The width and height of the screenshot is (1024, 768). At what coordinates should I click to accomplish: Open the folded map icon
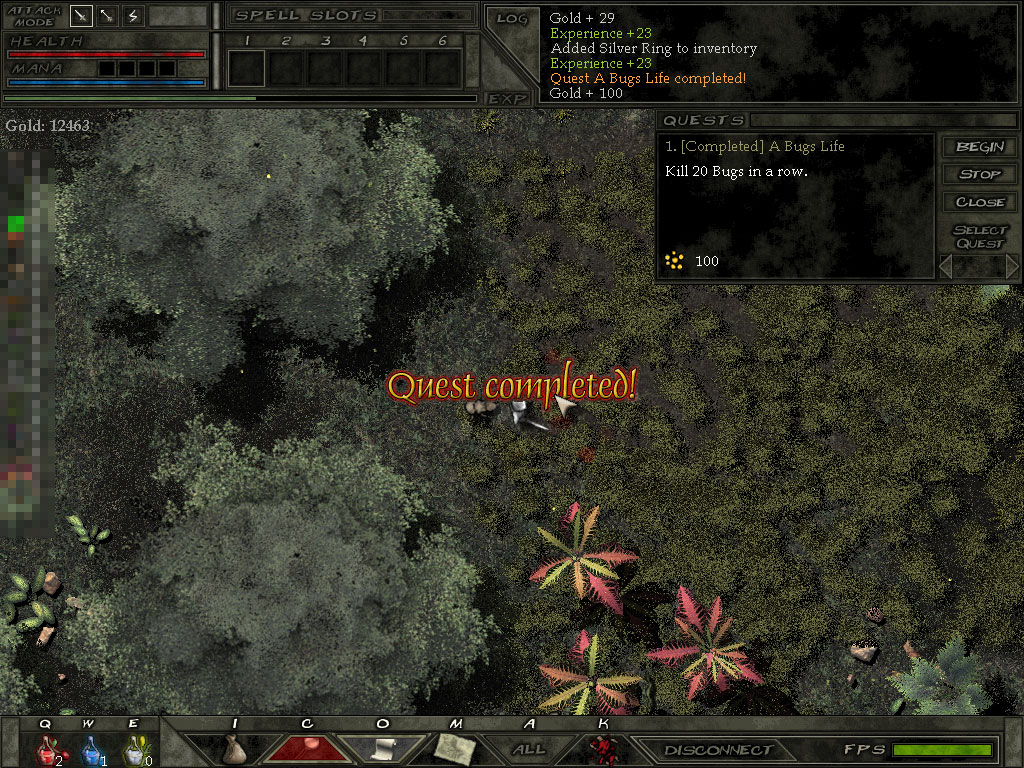(454, 747)
